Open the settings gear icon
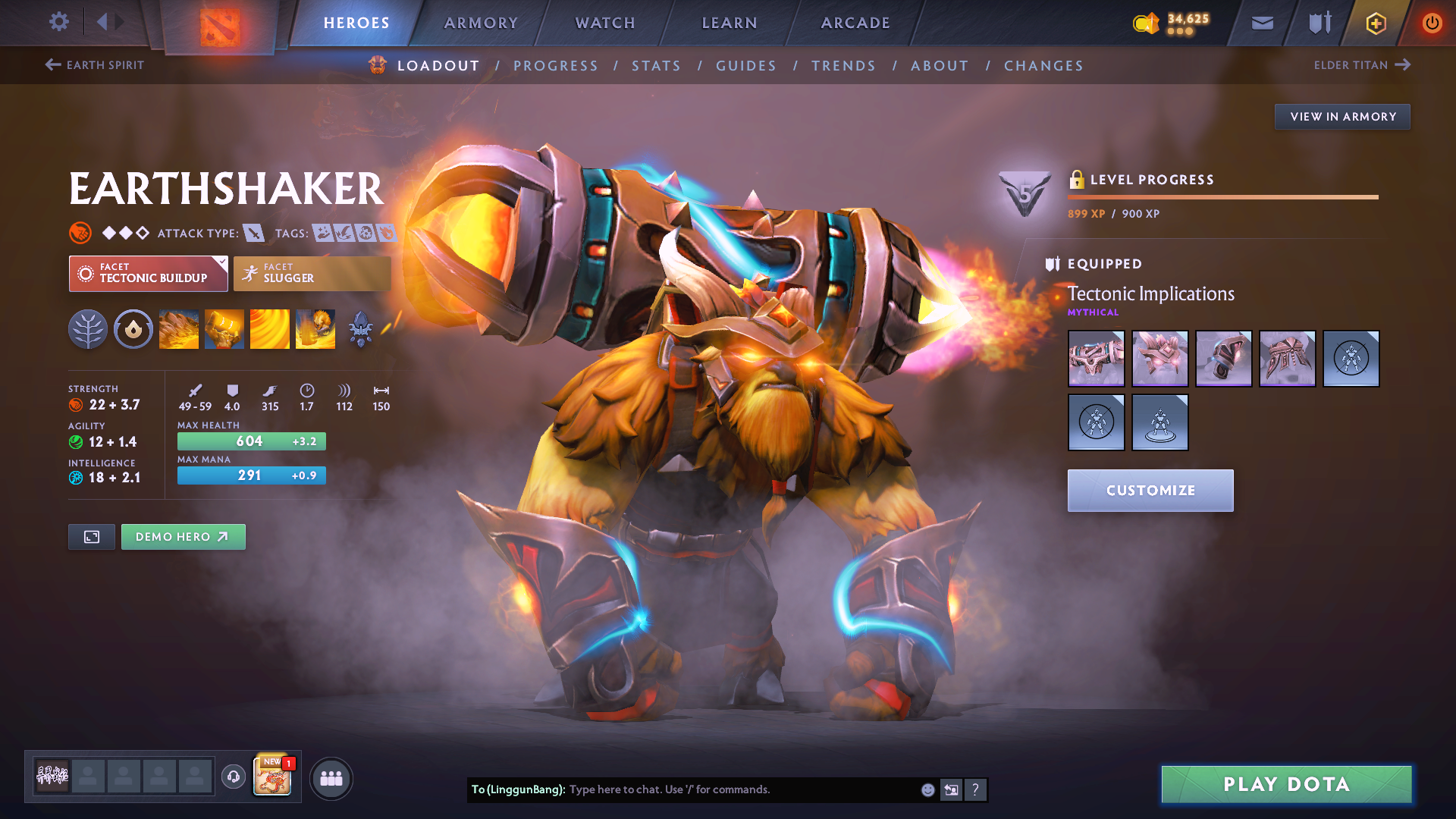The image size is (1456, 819). 58,22
